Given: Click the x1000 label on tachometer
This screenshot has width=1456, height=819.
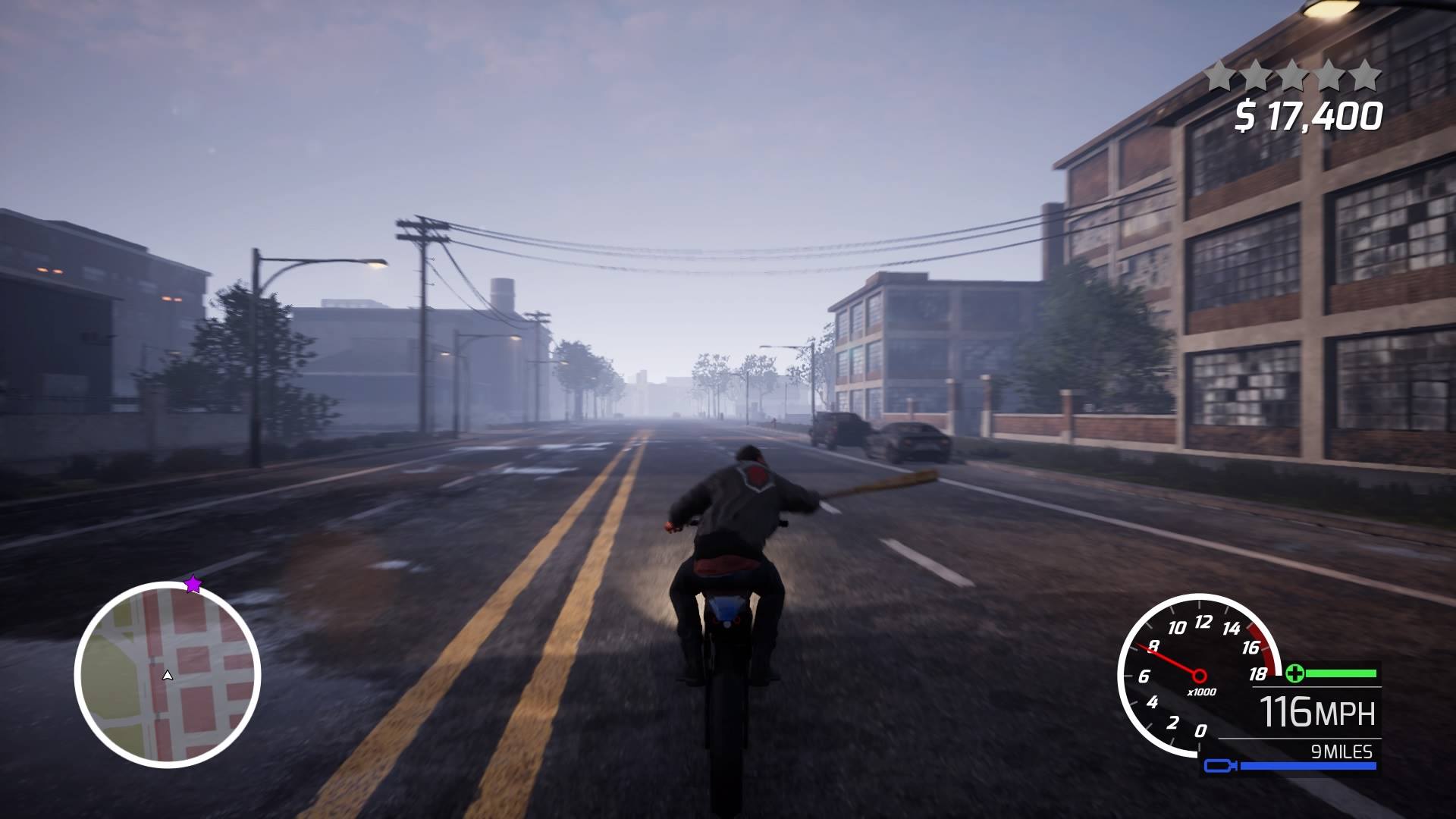Looking at the screenshot, I should coord(1201,692).
